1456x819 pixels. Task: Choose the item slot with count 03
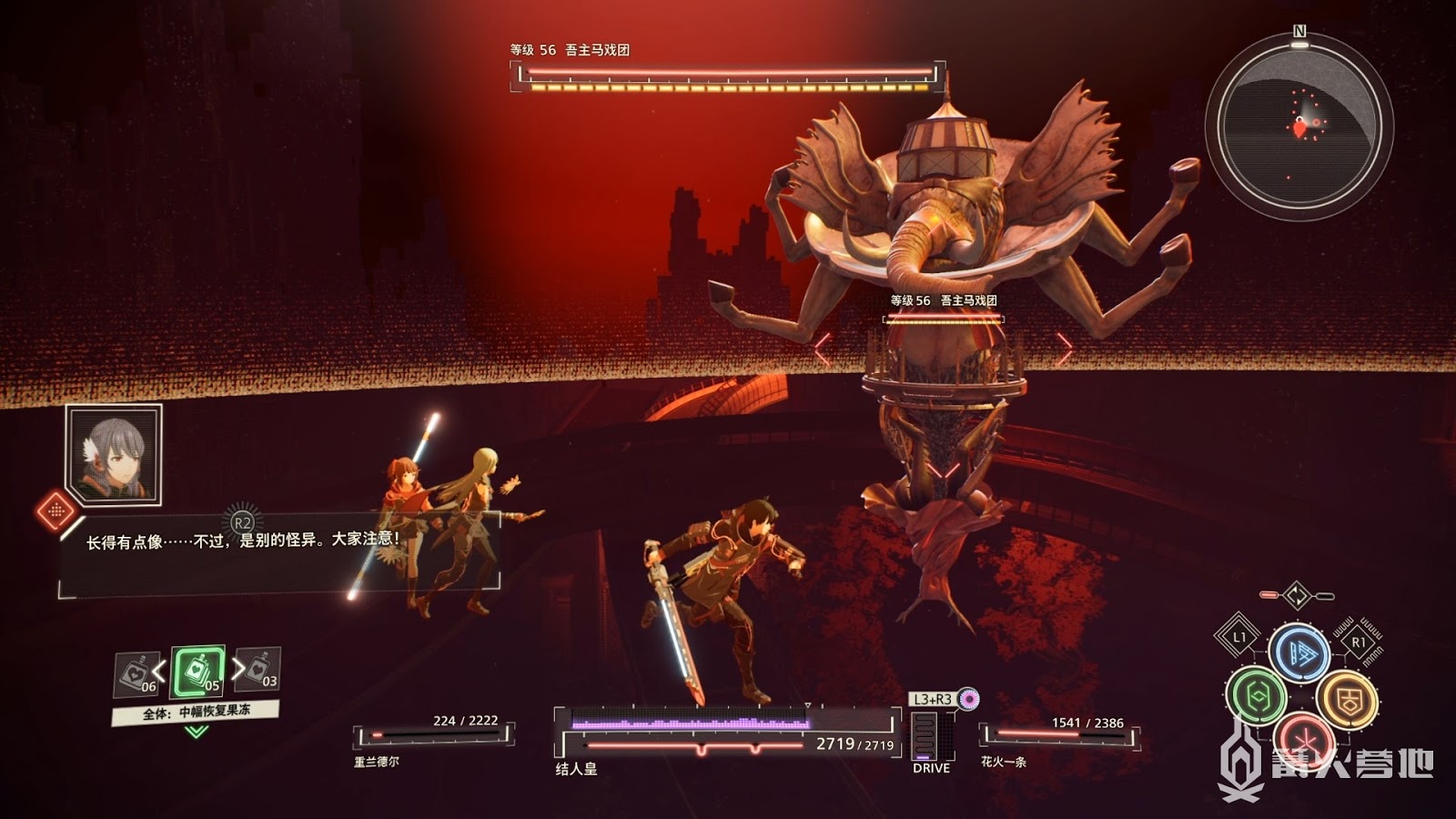259,669
